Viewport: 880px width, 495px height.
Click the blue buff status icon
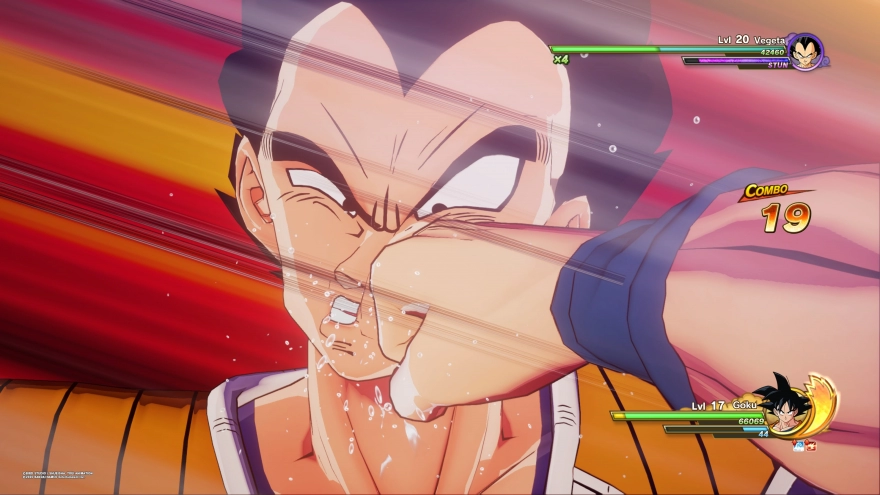pos(799,446)
